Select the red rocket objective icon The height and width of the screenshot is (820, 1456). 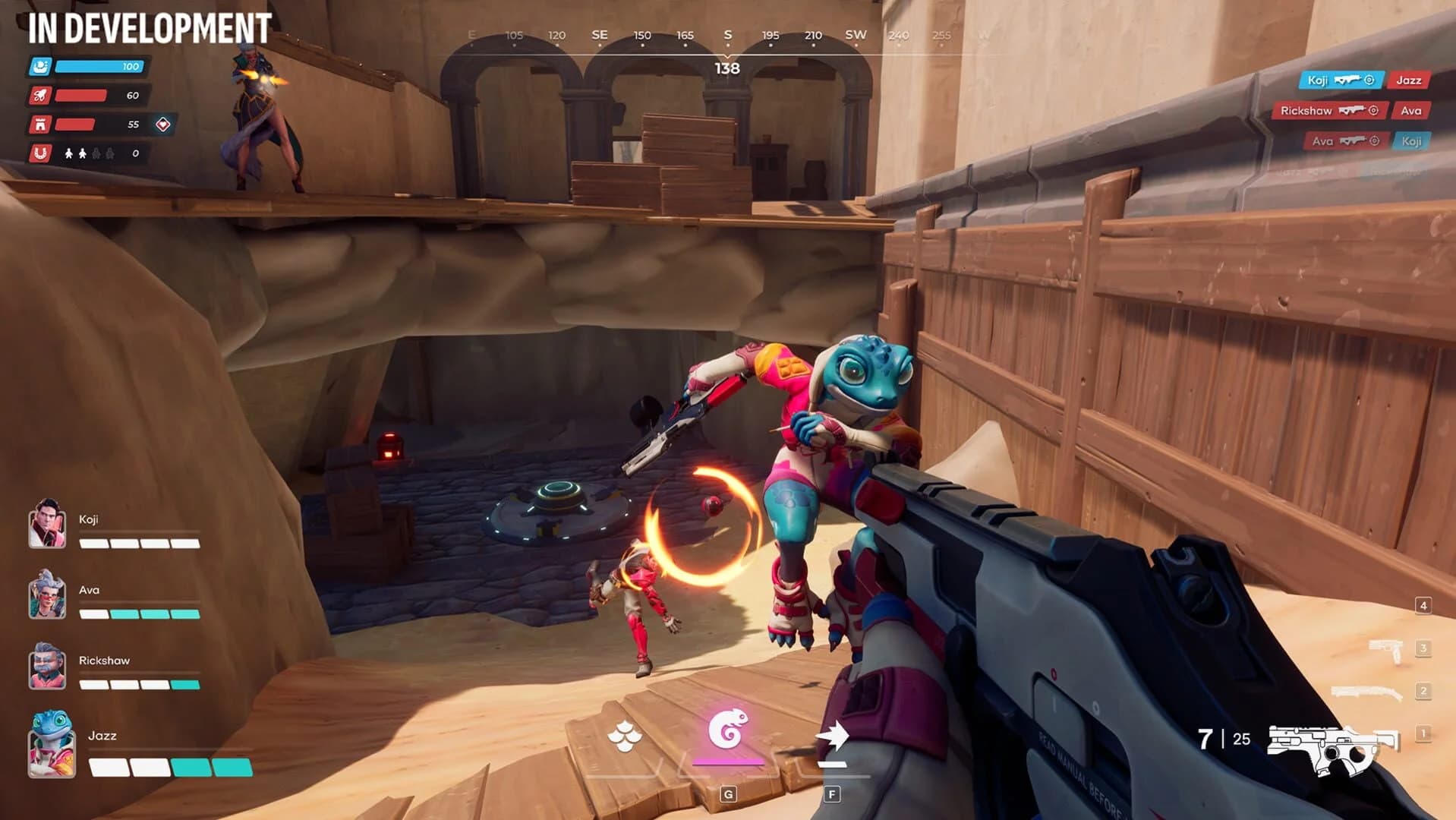click(x=42, y=96)
